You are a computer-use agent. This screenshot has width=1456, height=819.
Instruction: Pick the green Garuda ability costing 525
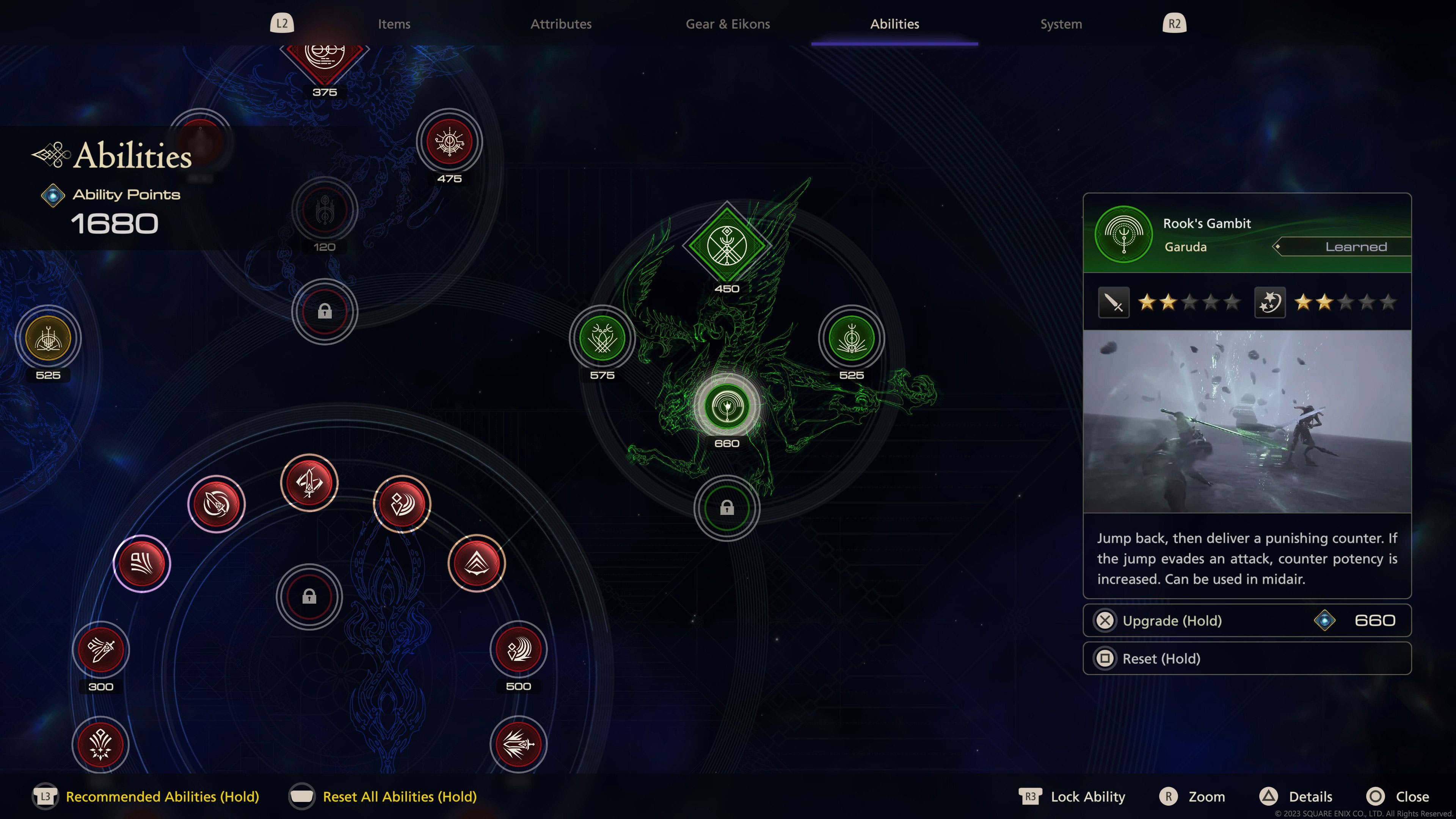coord(851,339)
